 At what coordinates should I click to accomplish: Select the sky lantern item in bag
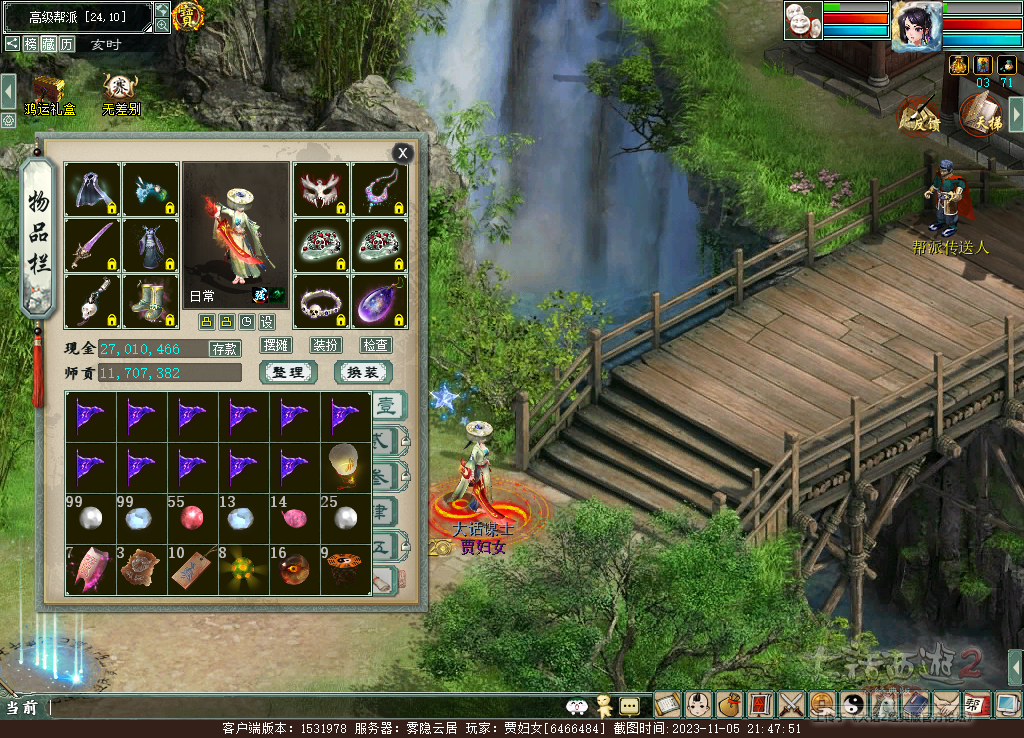pos(345,466)
